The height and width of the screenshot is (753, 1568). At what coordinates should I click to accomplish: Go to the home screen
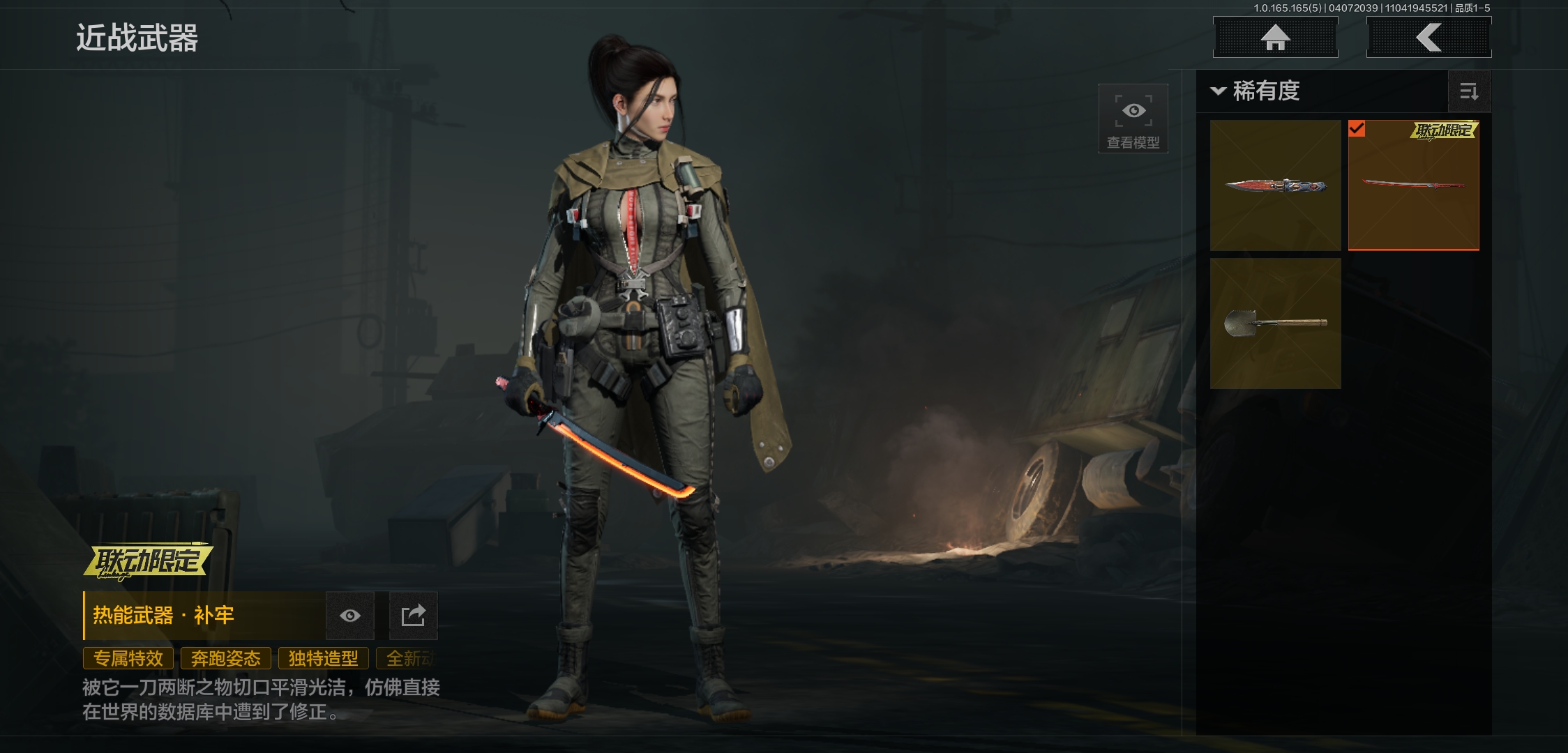tap(1275, 38)
